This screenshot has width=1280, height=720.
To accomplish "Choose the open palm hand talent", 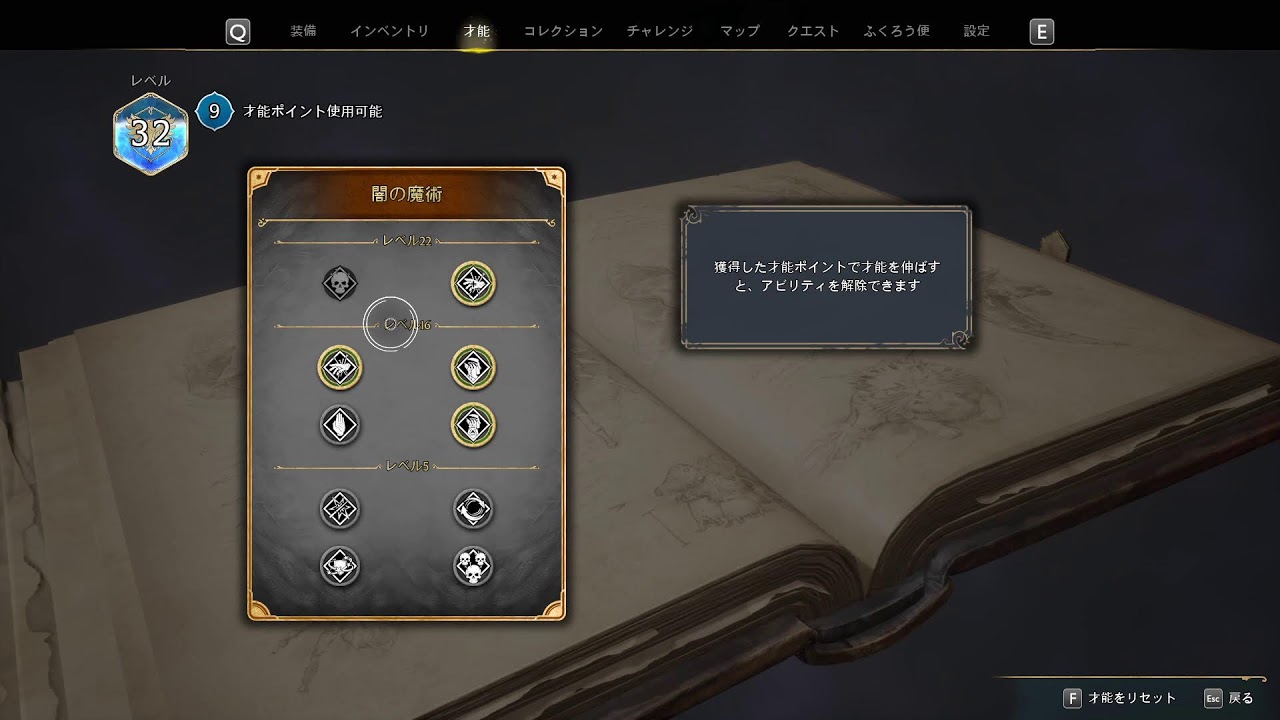I will click(x=340, y=426).
